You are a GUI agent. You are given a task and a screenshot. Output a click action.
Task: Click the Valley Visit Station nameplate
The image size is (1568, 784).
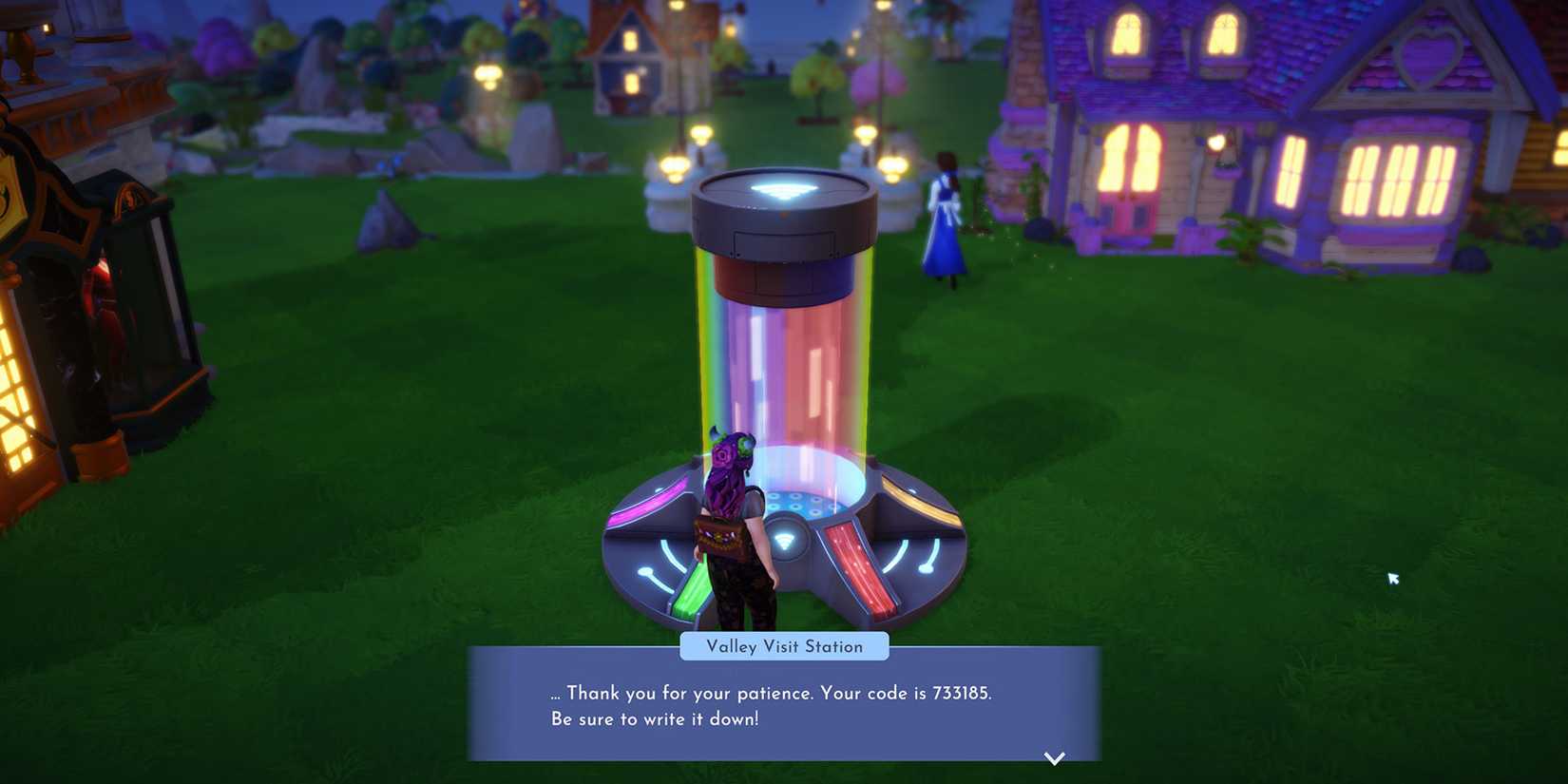tap(785, 646)
